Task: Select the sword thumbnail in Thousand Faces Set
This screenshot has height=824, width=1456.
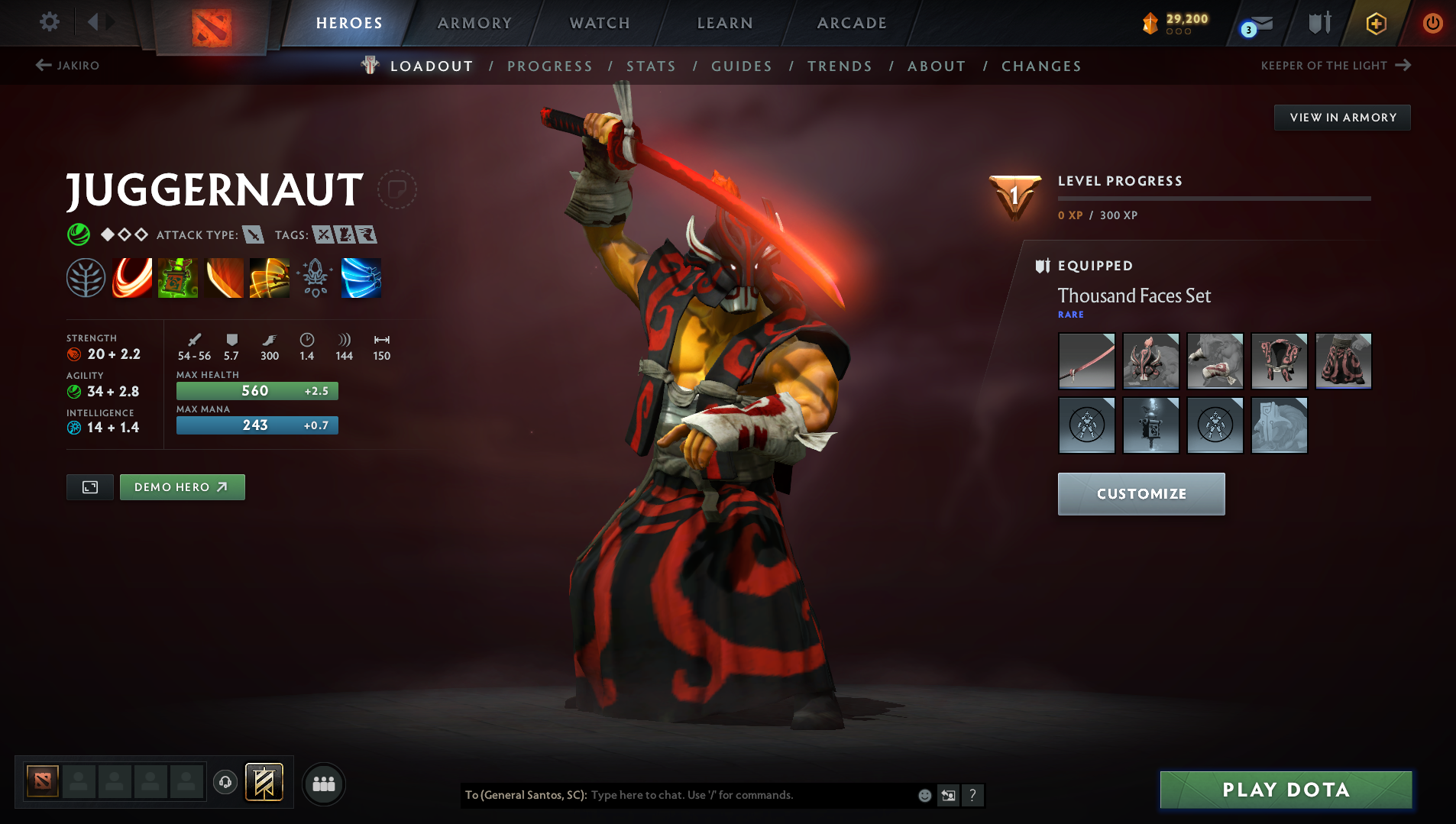Action: 1086,361
